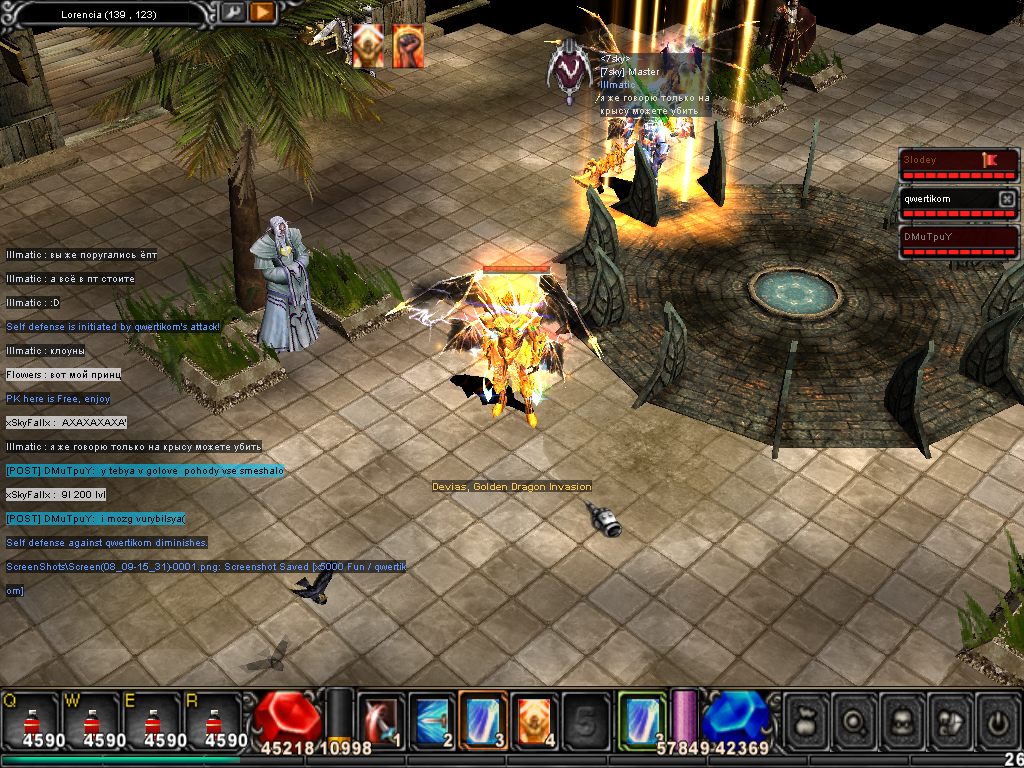Use the Q slot red potion

point(30,720)
